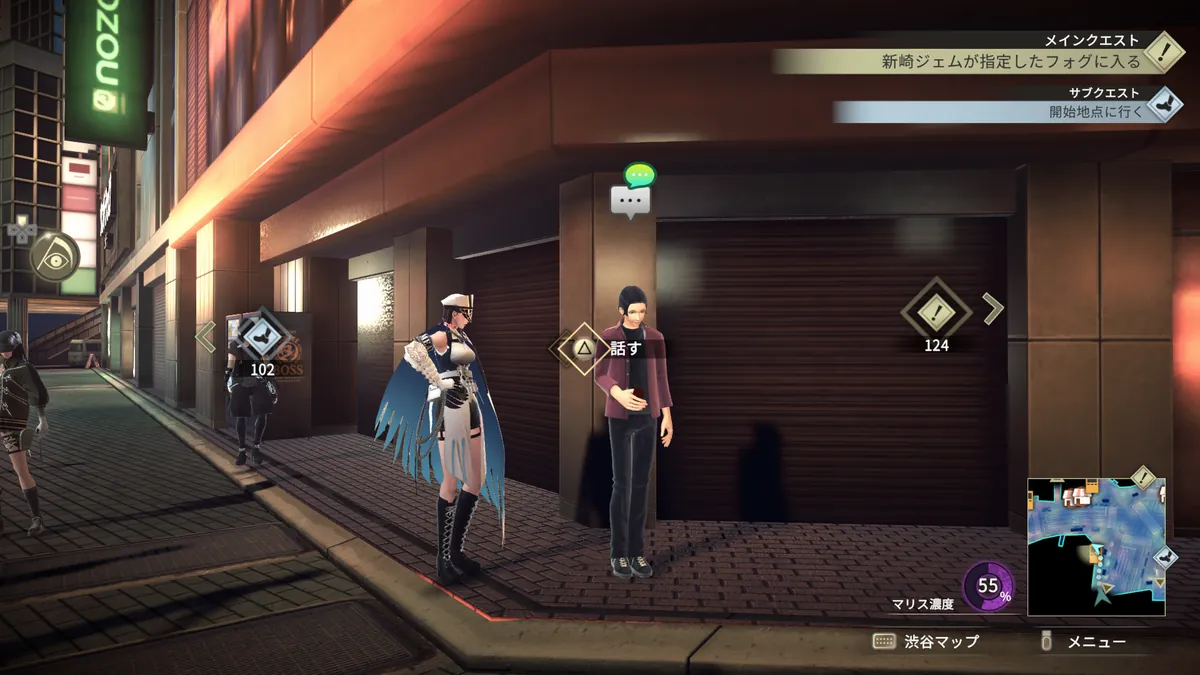Click the 話す talk prompt
Screen dimensions: 1200x675
[x=600, y=348]
